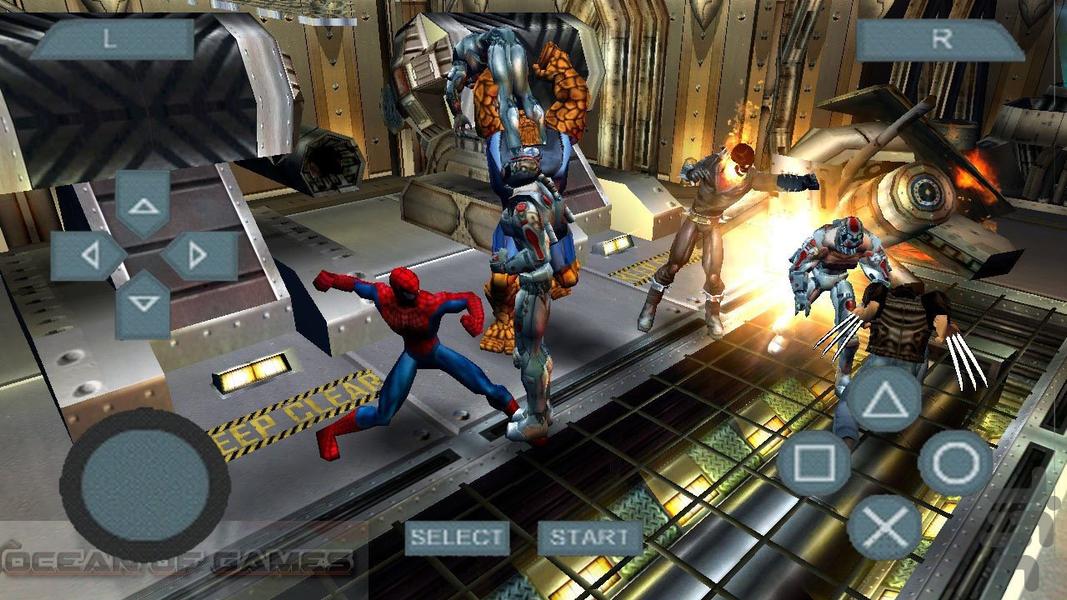
Task: Tap the SELECT button
Action: 457,537
